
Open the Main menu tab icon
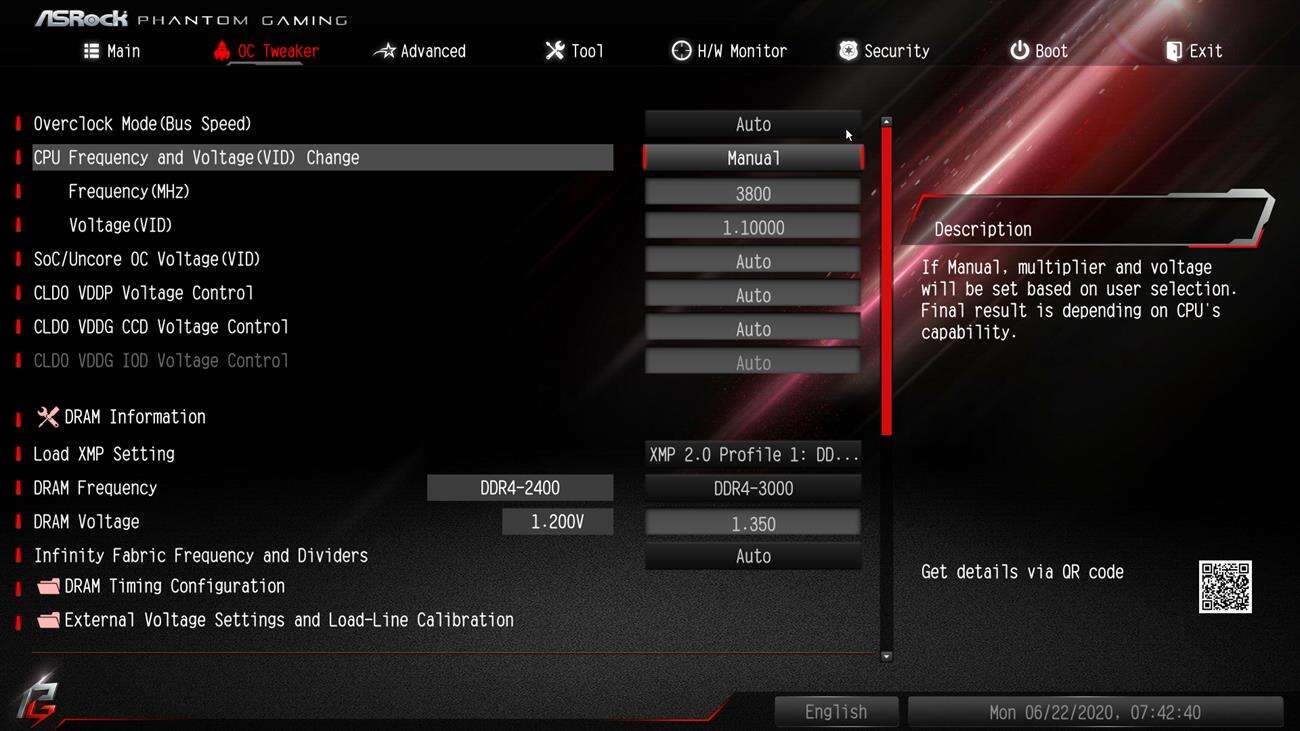90,50
